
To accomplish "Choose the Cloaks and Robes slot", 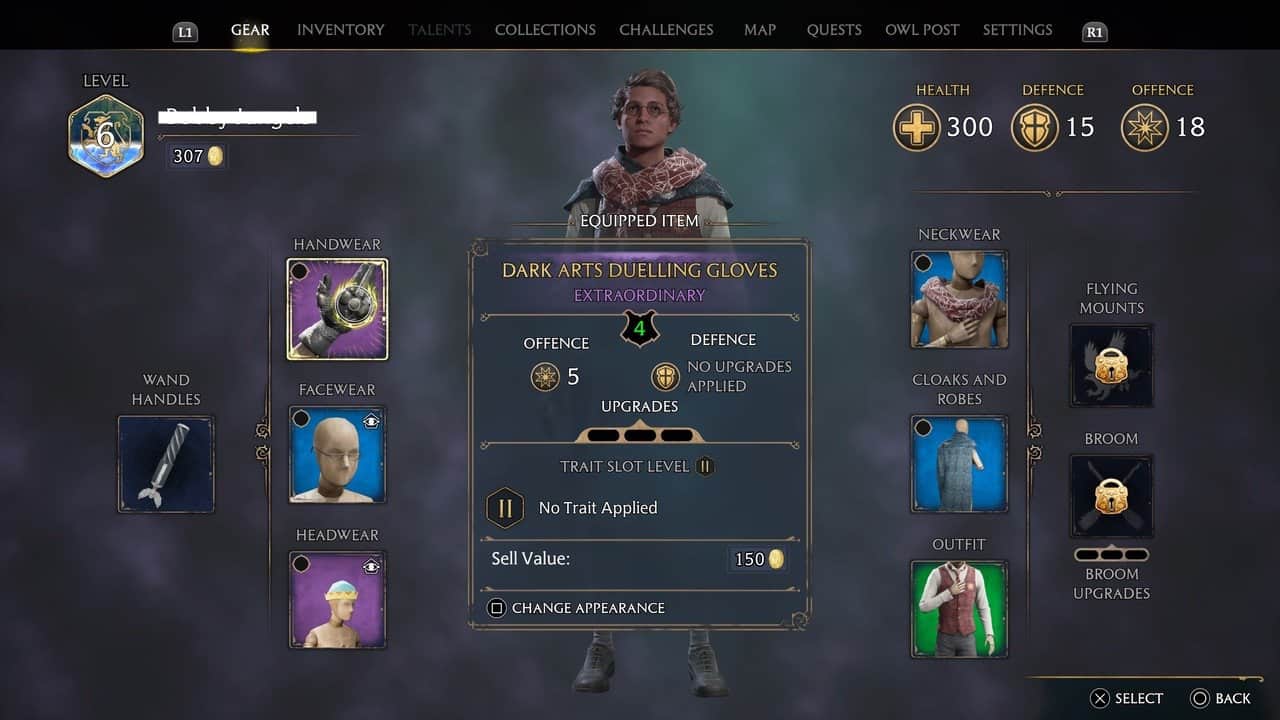I will (960, 464).
